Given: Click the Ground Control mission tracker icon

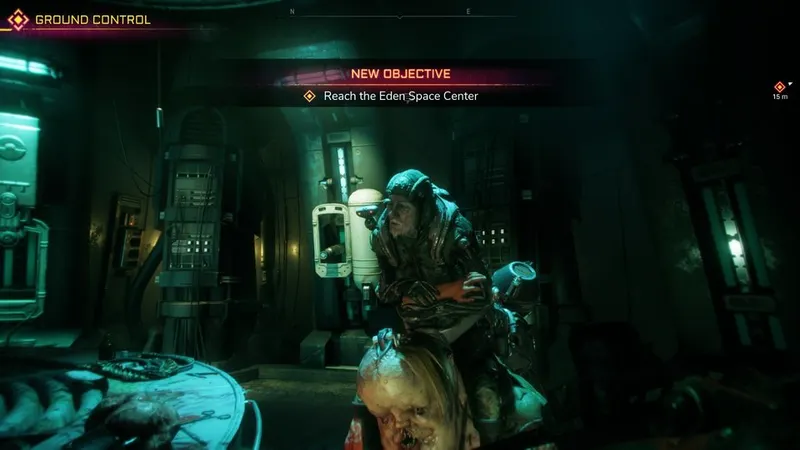Looking at the screenshot, I should pos(17,19).
